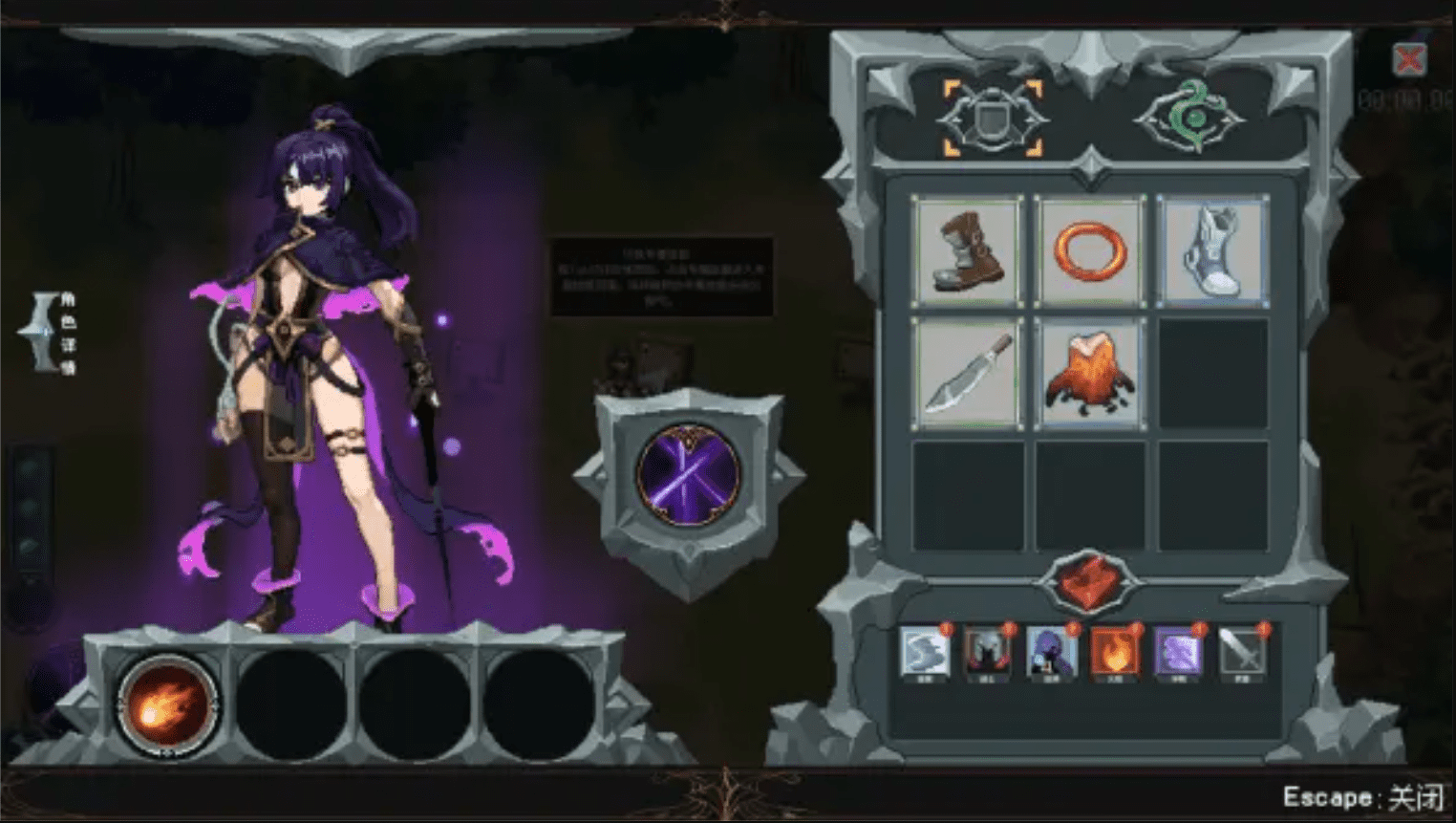Select the purple swirl icon

point(1178,653)
